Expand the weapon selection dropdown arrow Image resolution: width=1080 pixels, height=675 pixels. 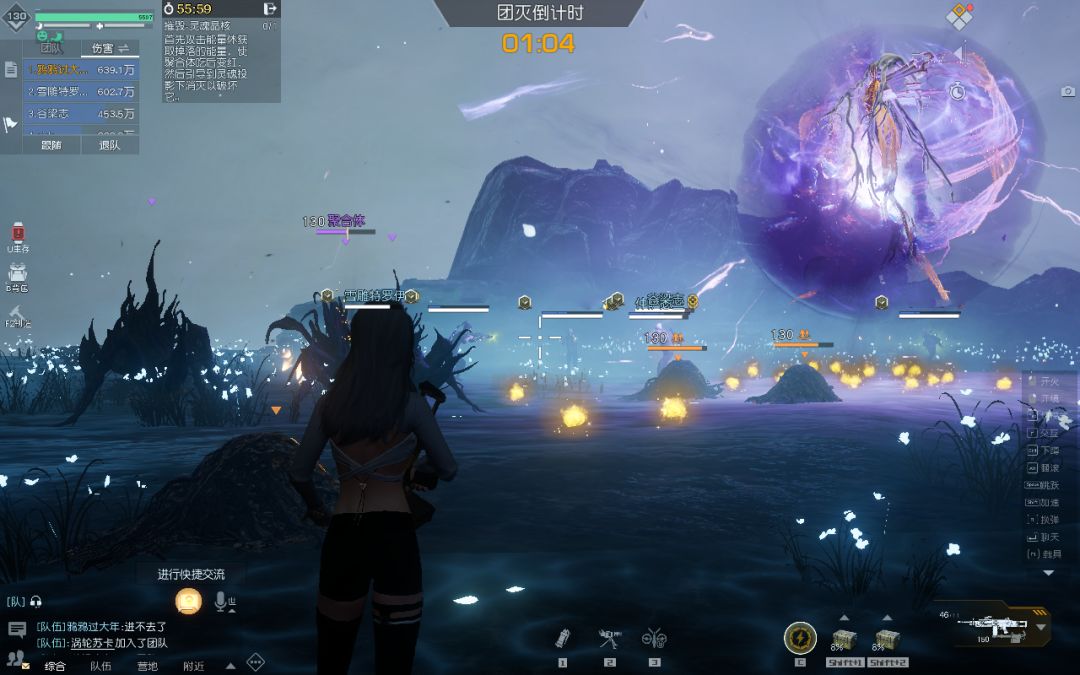[x=1041, y=627]
